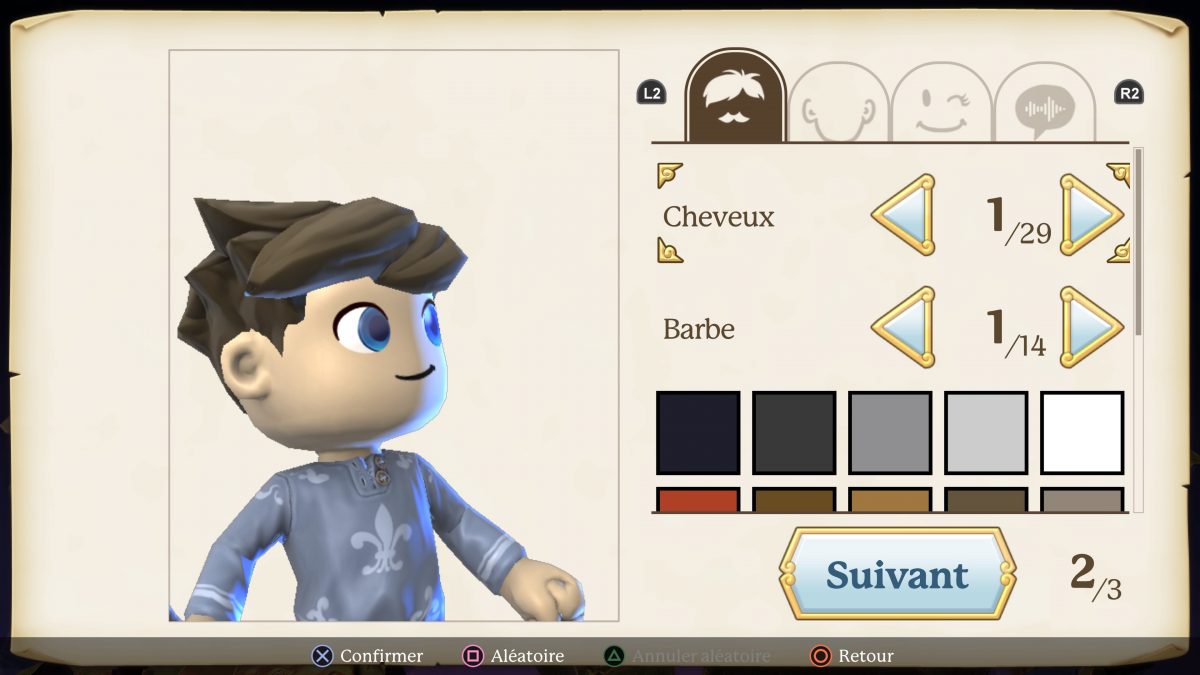Go to previous Cheveux hairstyle
The width and height of the screenshot is (1200, 675).
904,214
